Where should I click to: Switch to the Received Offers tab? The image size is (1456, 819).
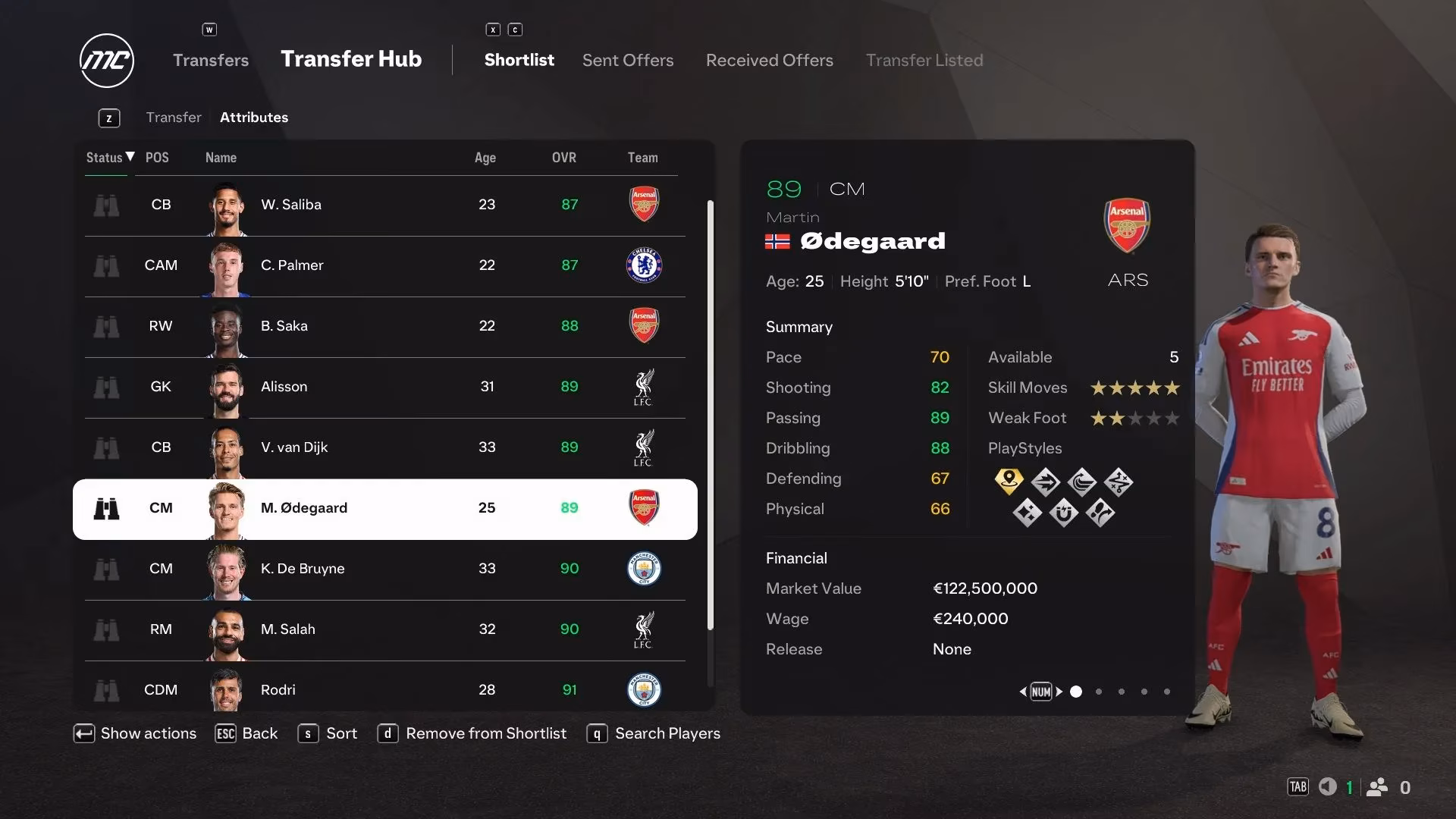pos(769,60)
